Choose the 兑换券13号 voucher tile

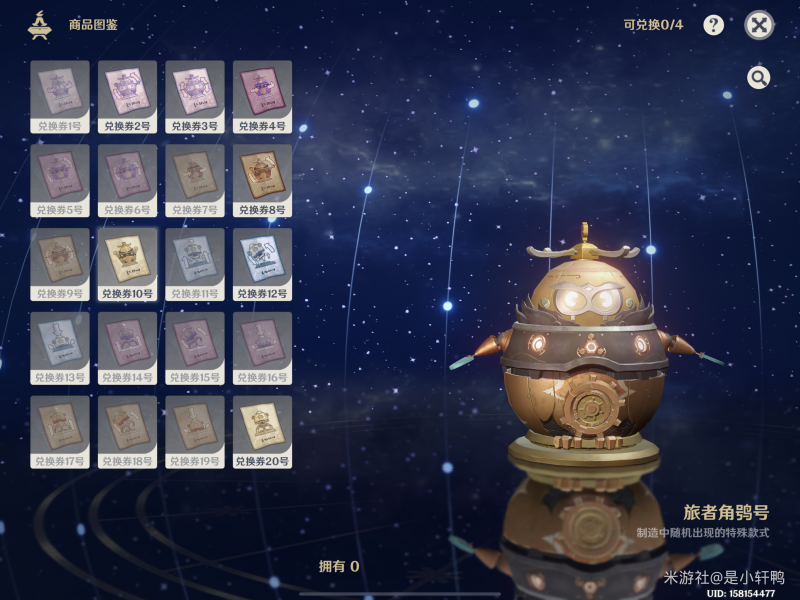coord(60,349)
